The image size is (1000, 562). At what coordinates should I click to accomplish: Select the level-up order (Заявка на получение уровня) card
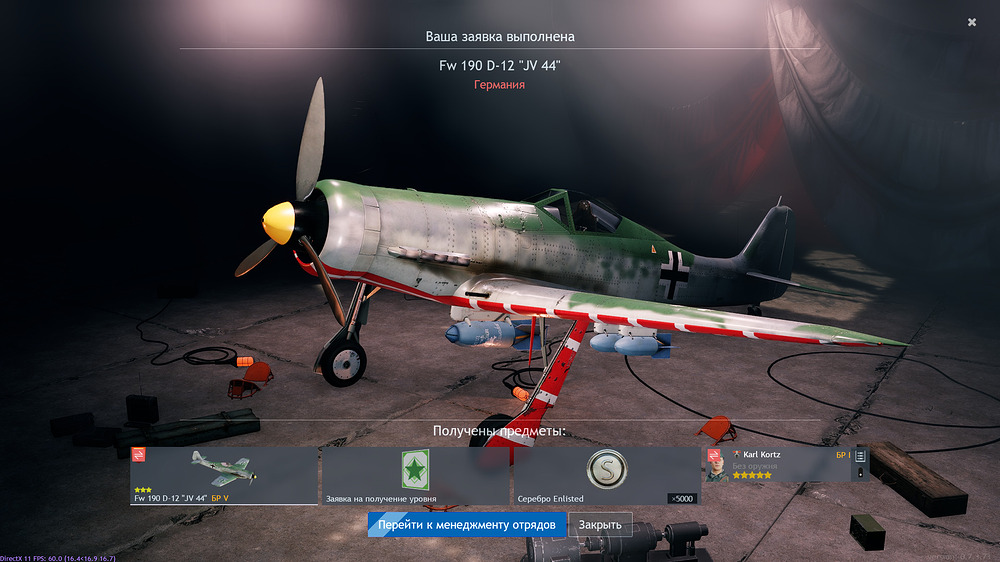[x=414, y=476]
